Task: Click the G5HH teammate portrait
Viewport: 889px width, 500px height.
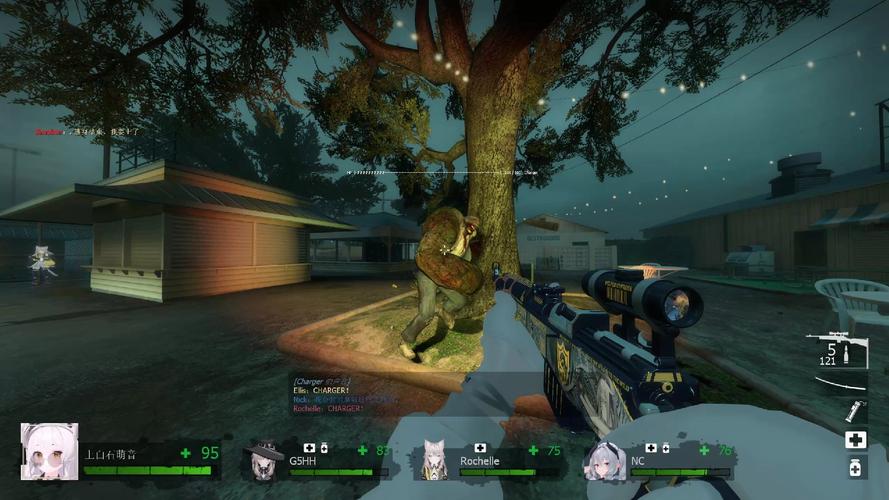Action: [x=264, y=458]
